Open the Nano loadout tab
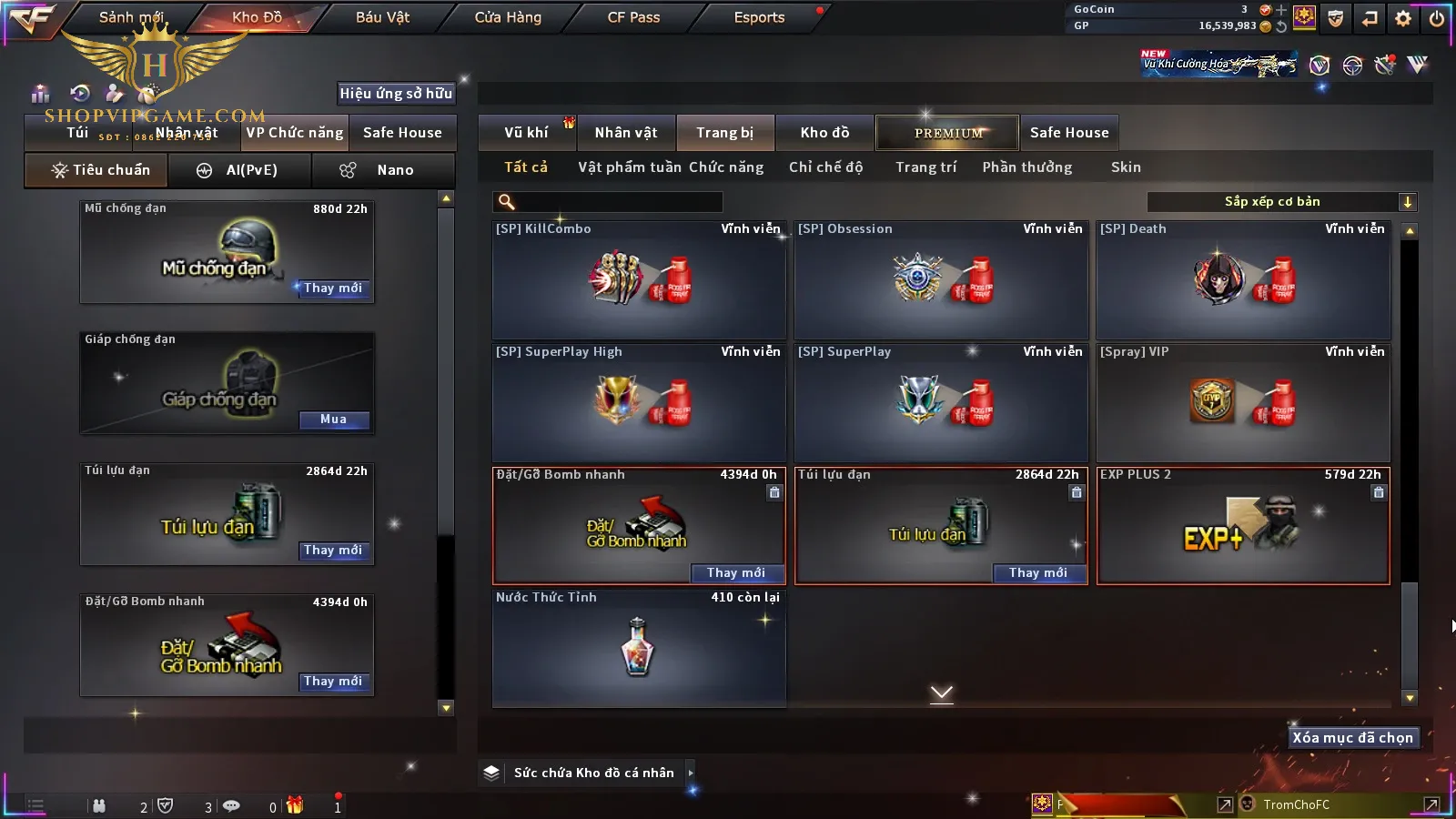1456x819 pixels. pos(383,170)
